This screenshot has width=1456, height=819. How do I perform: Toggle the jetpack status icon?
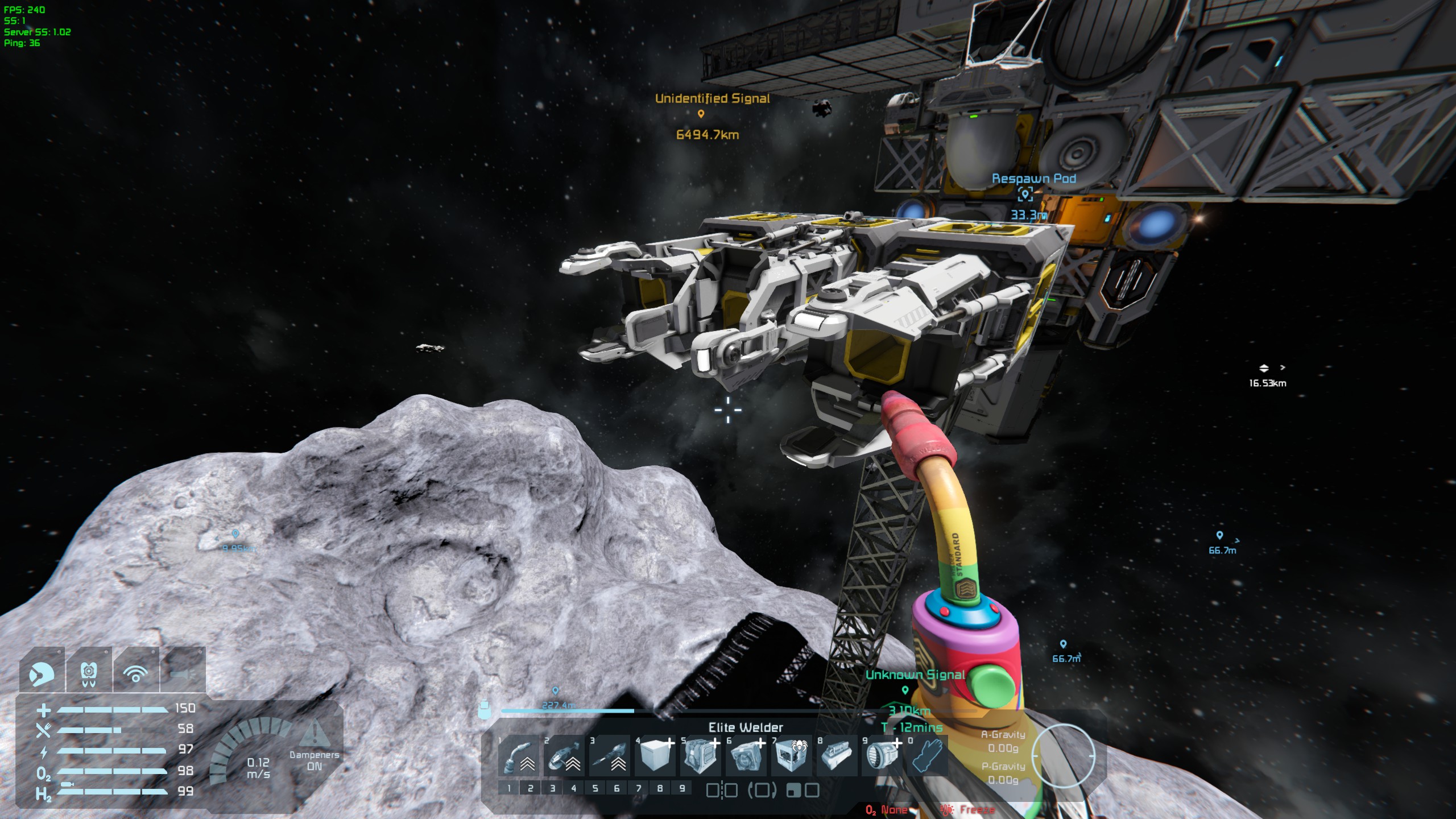click(89, 672)
